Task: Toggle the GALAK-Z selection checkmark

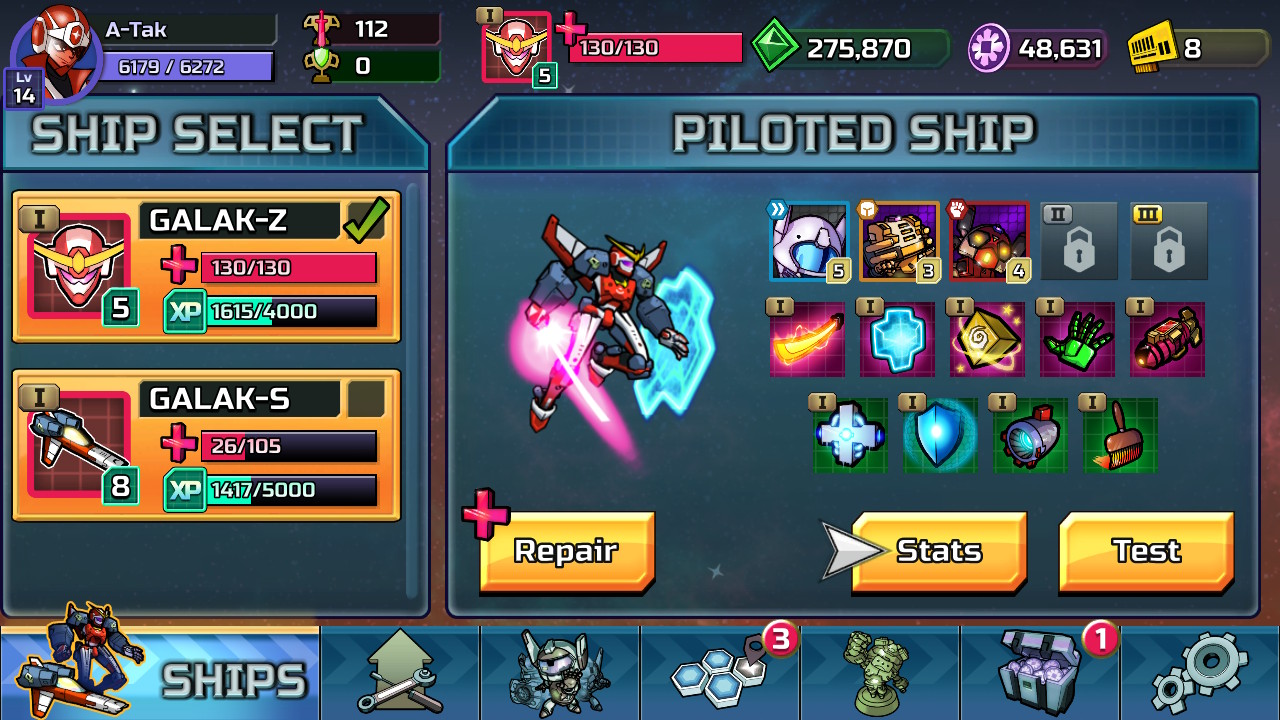Action: tap(367, 219)
